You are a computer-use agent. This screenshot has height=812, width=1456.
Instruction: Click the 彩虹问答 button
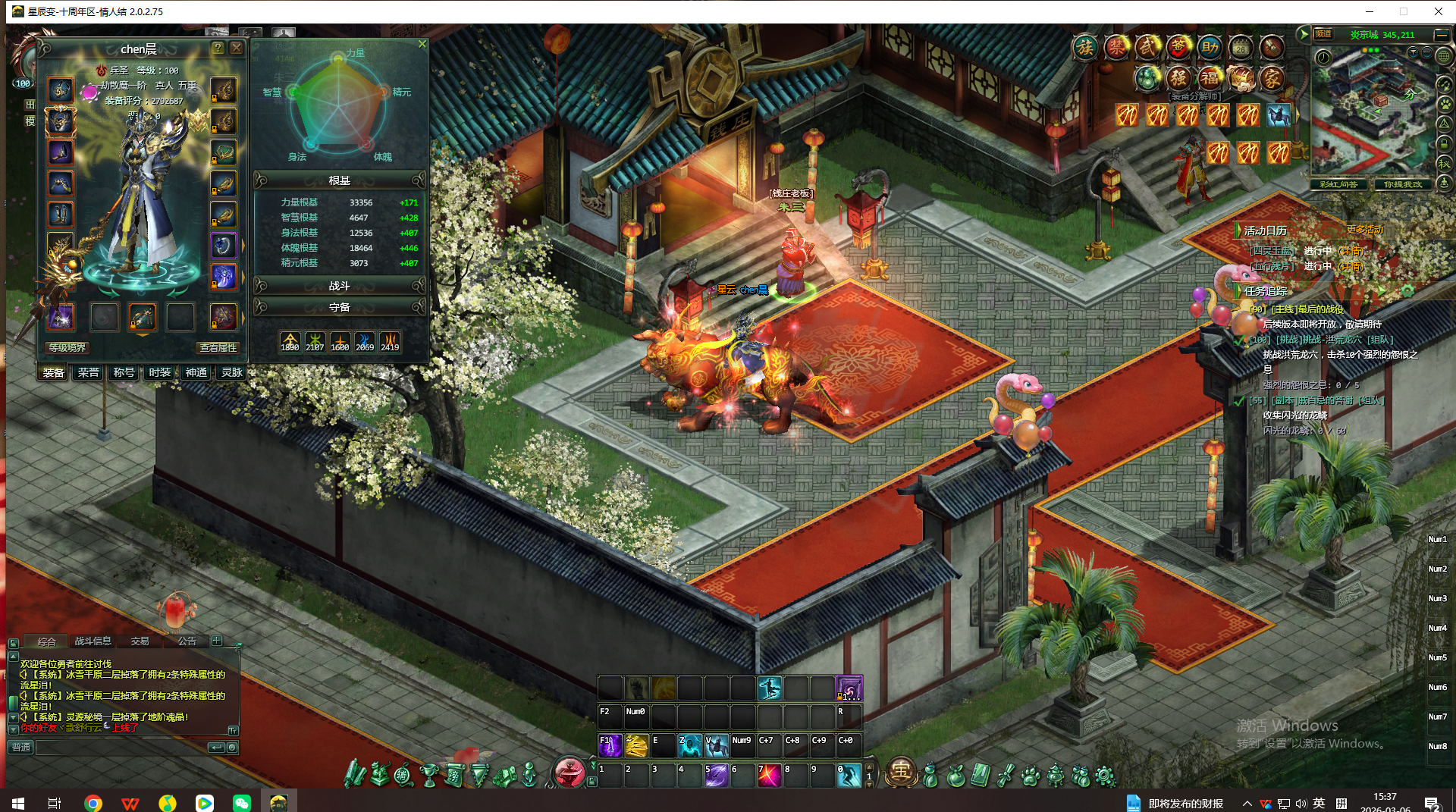tap(1338, 184)
